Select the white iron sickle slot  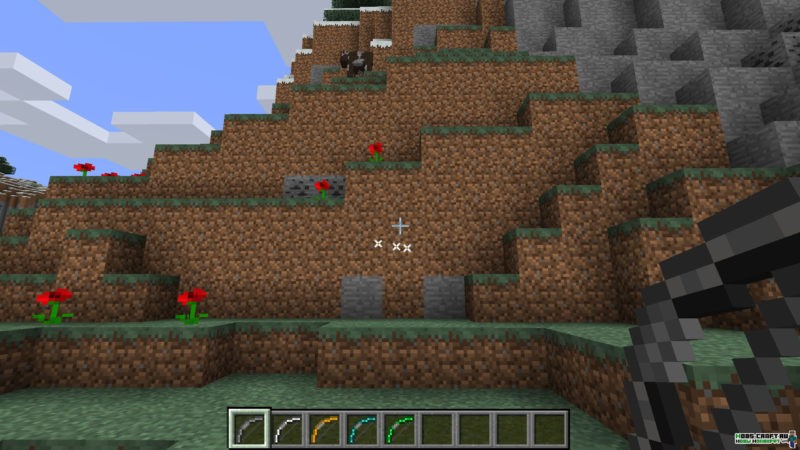coord(286,428)
